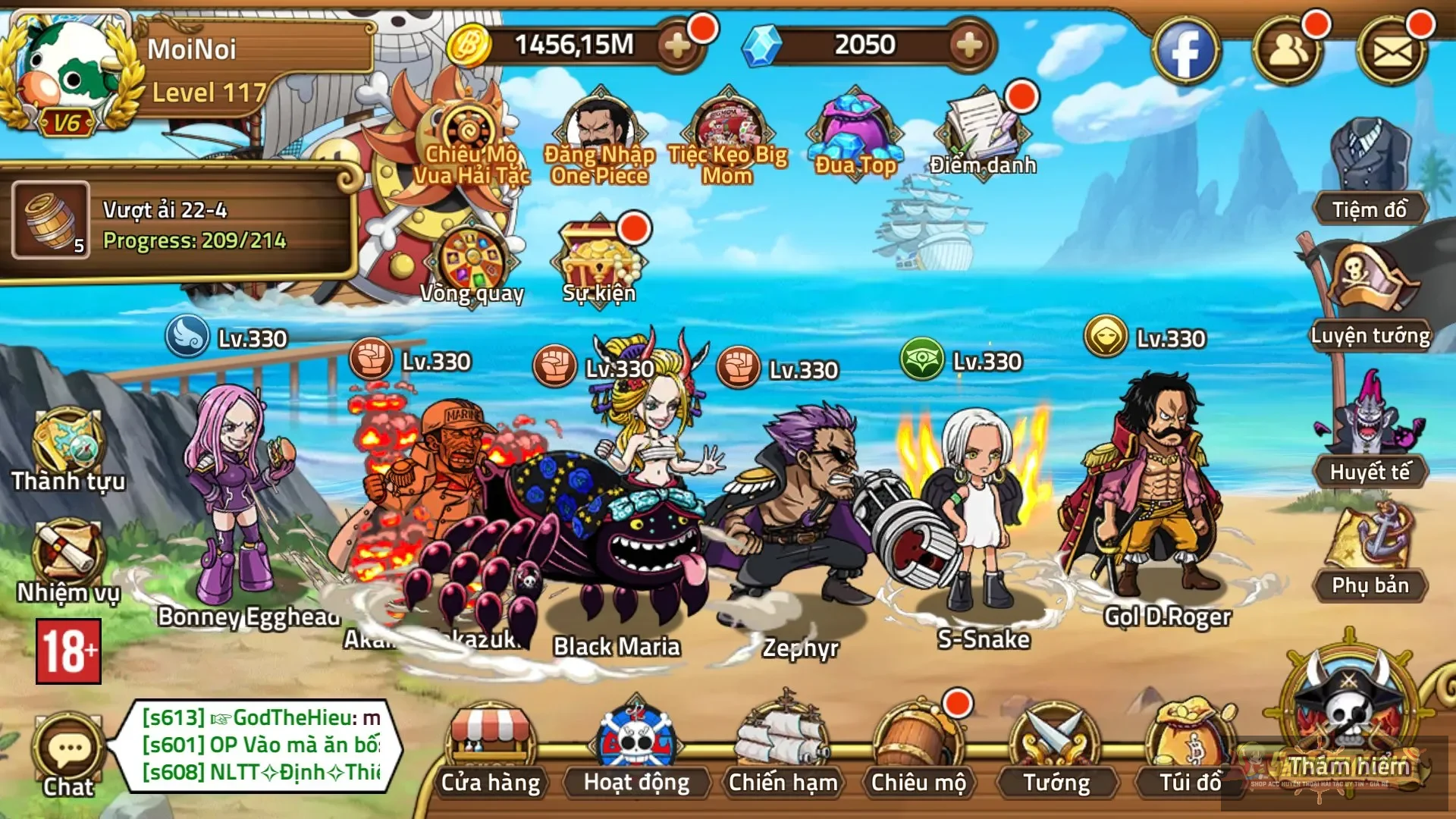The image size is (1456, 819).
Task: Open the Facebook link icon
Action: click(1185, 52)
